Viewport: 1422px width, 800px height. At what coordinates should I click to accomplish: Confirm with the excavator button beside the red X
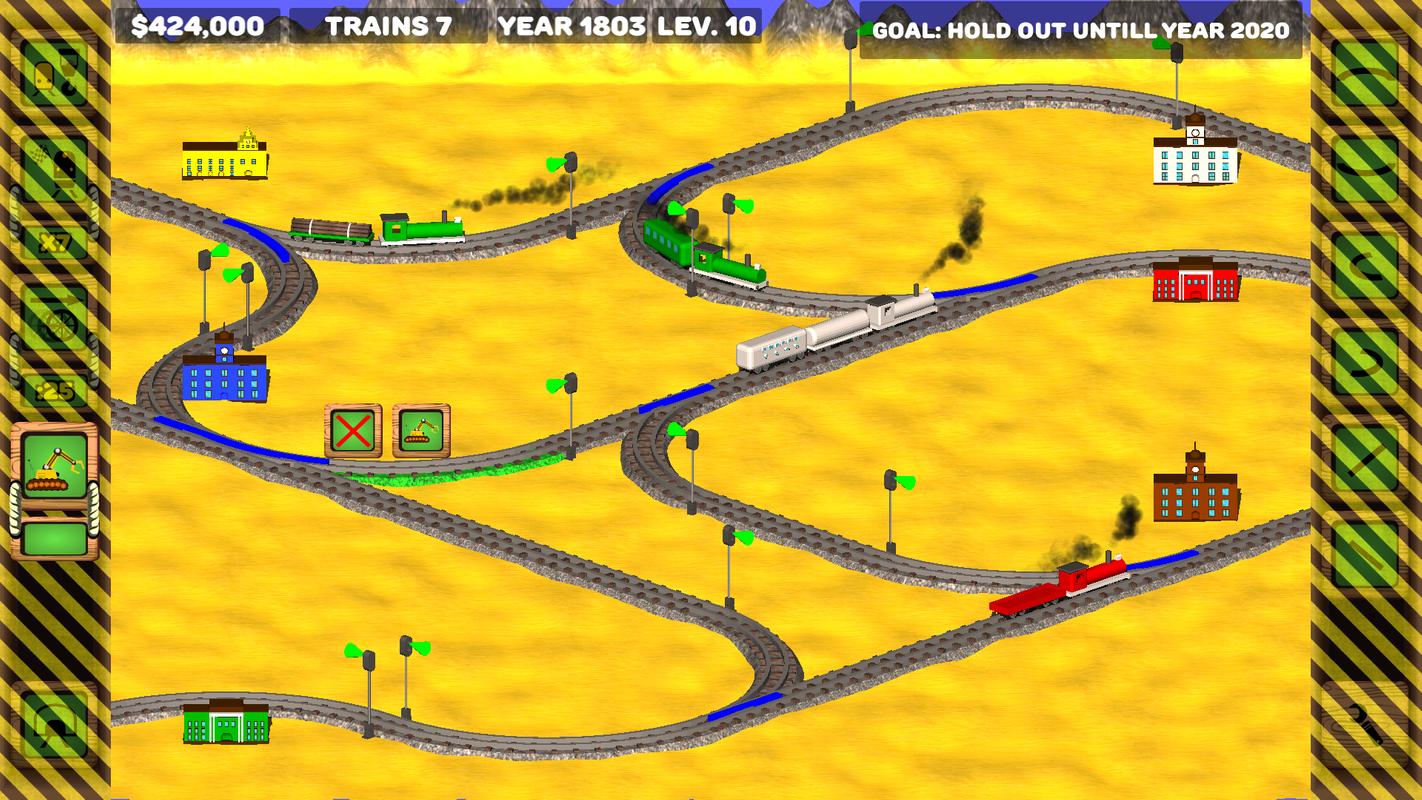coord(421,431)
